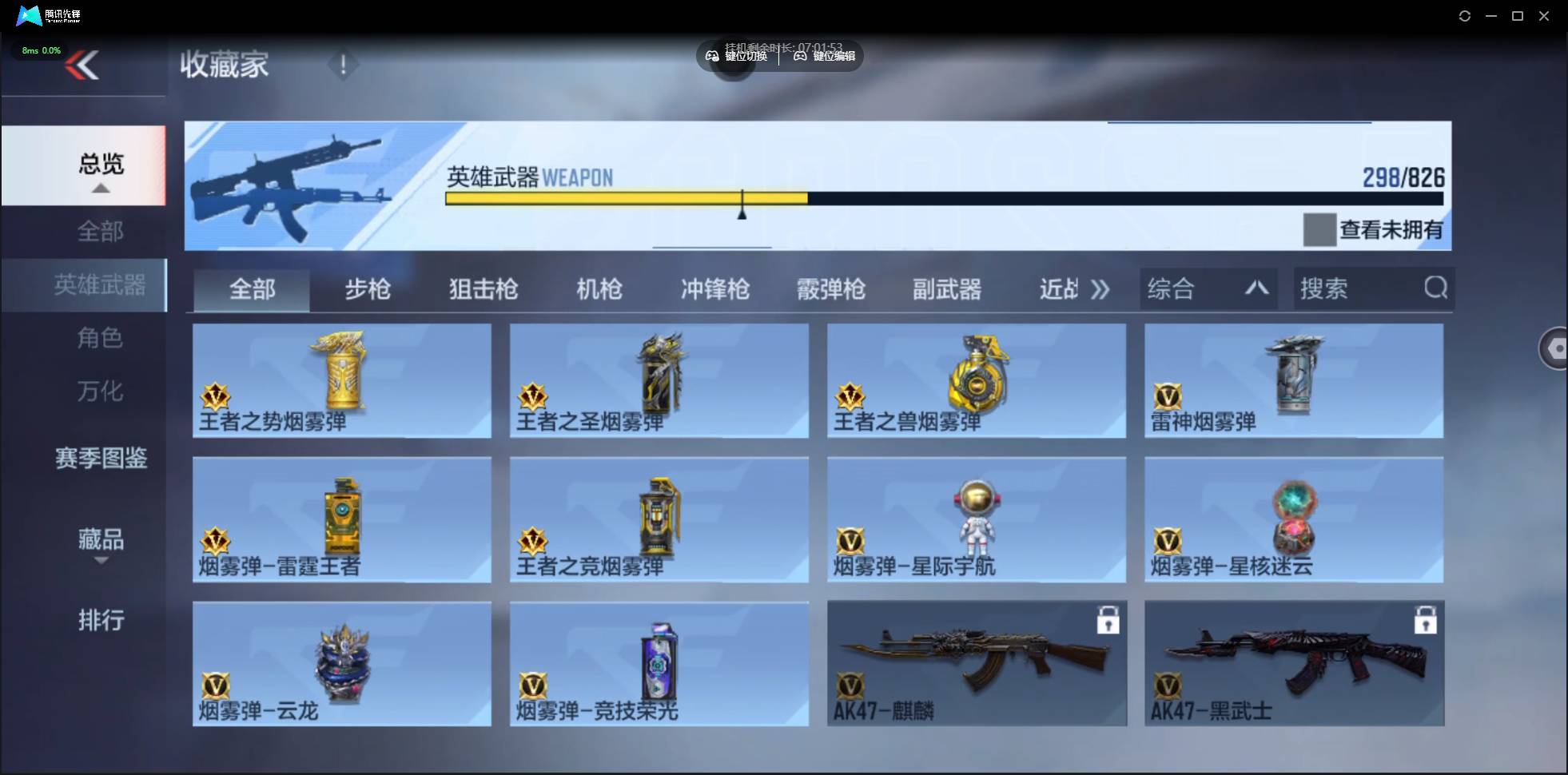Image resolution: width=1568 pixels, height=775 pixels.
Task: Click the Tencent Gaming Buddy logo
Action: 29,15
